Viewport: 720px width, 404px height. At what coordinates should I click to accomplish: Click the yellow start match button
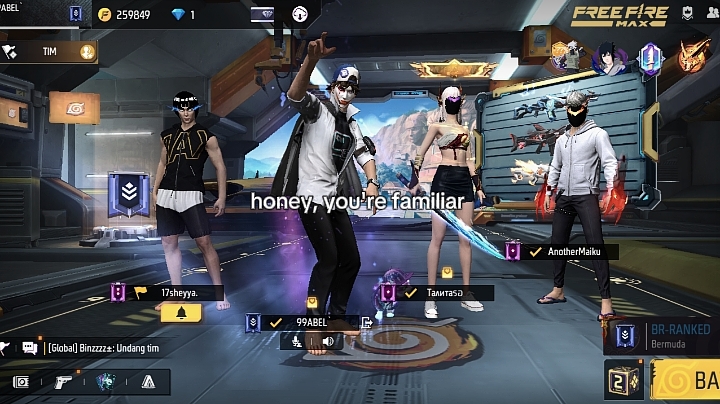[x=686, y=381]
